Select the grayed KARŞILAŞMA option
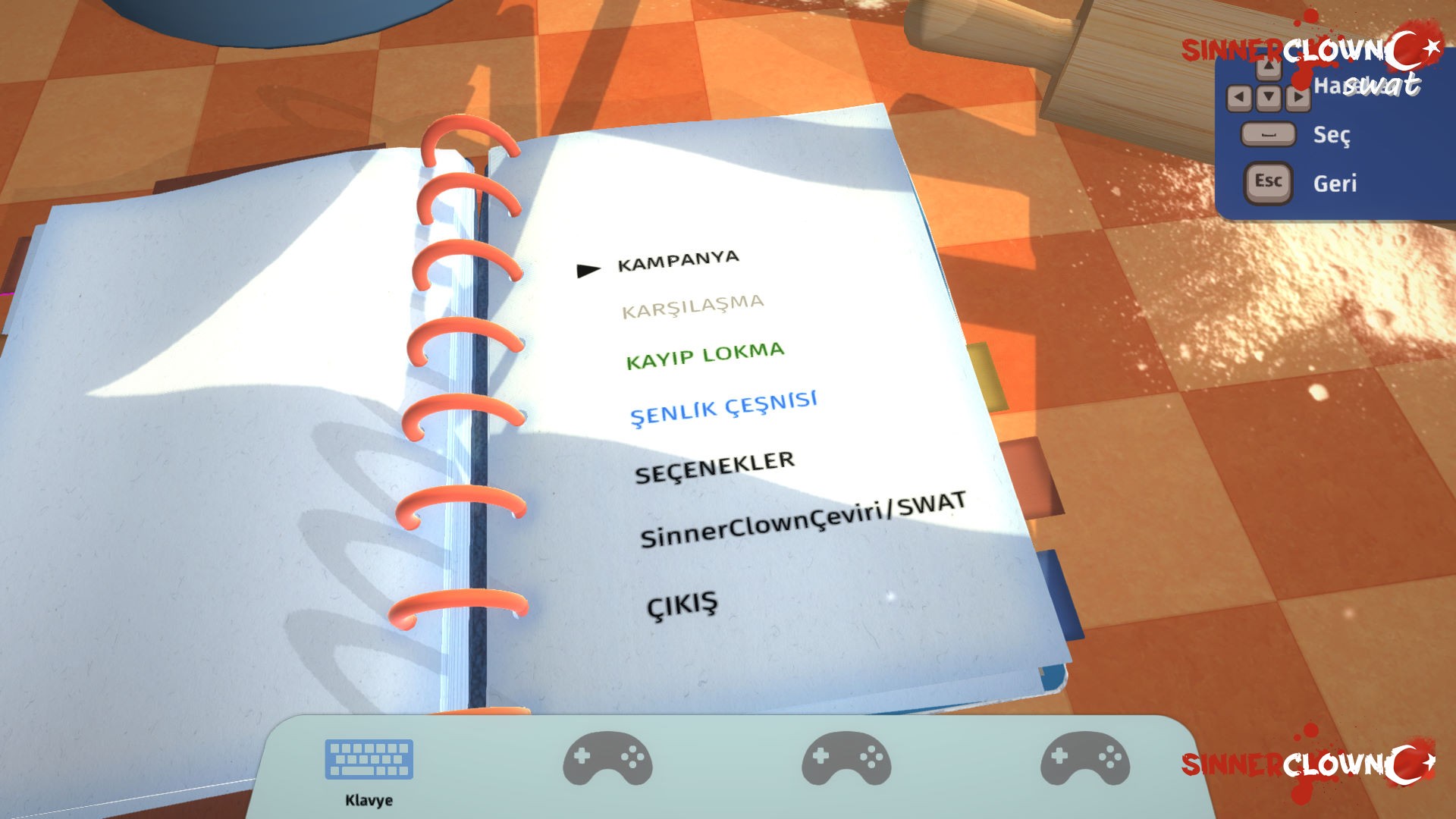 coord(692,306)
